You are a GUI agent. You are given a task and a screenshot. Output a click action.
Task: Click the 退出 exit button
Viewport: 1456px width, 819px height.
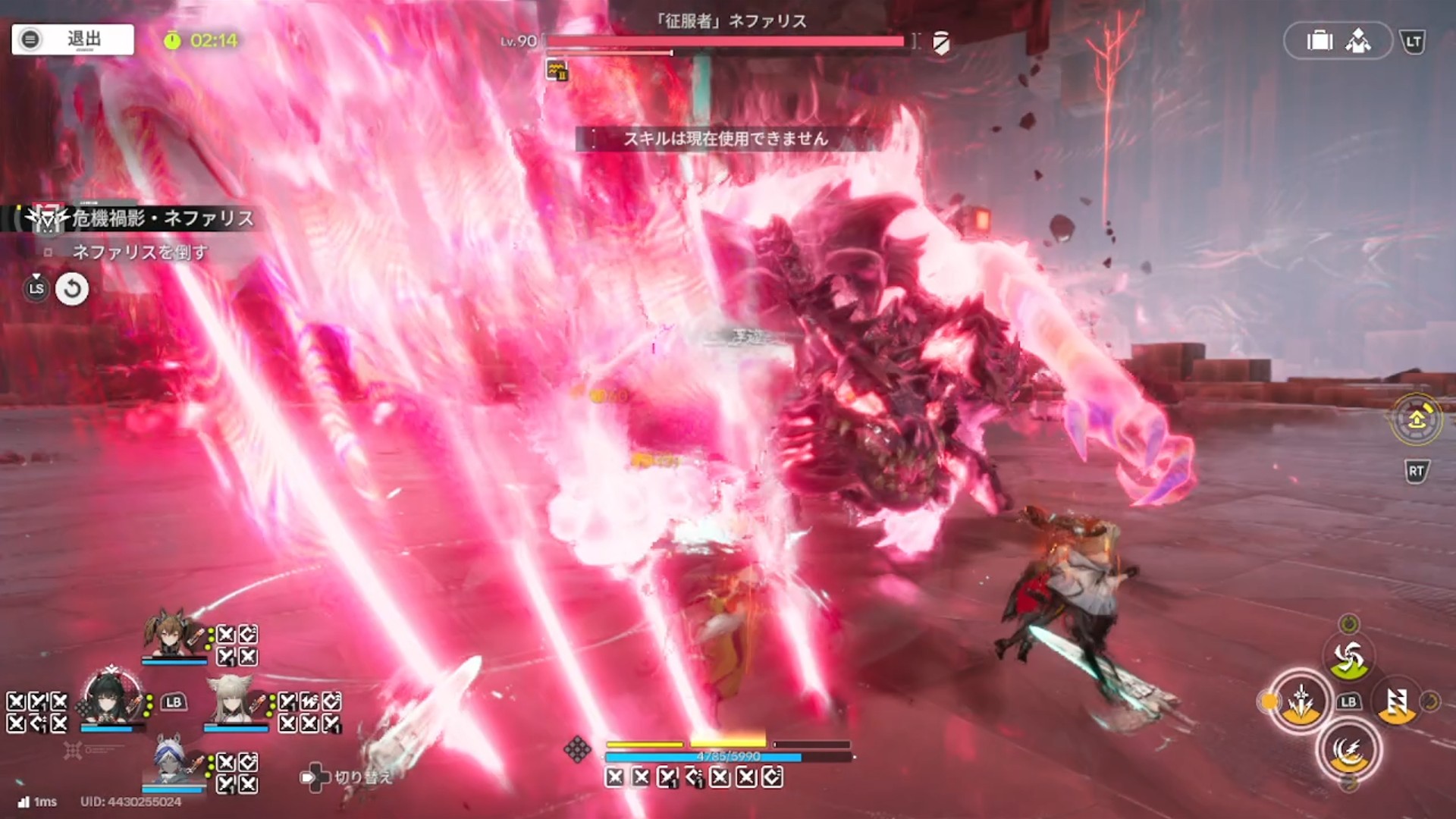73,39
